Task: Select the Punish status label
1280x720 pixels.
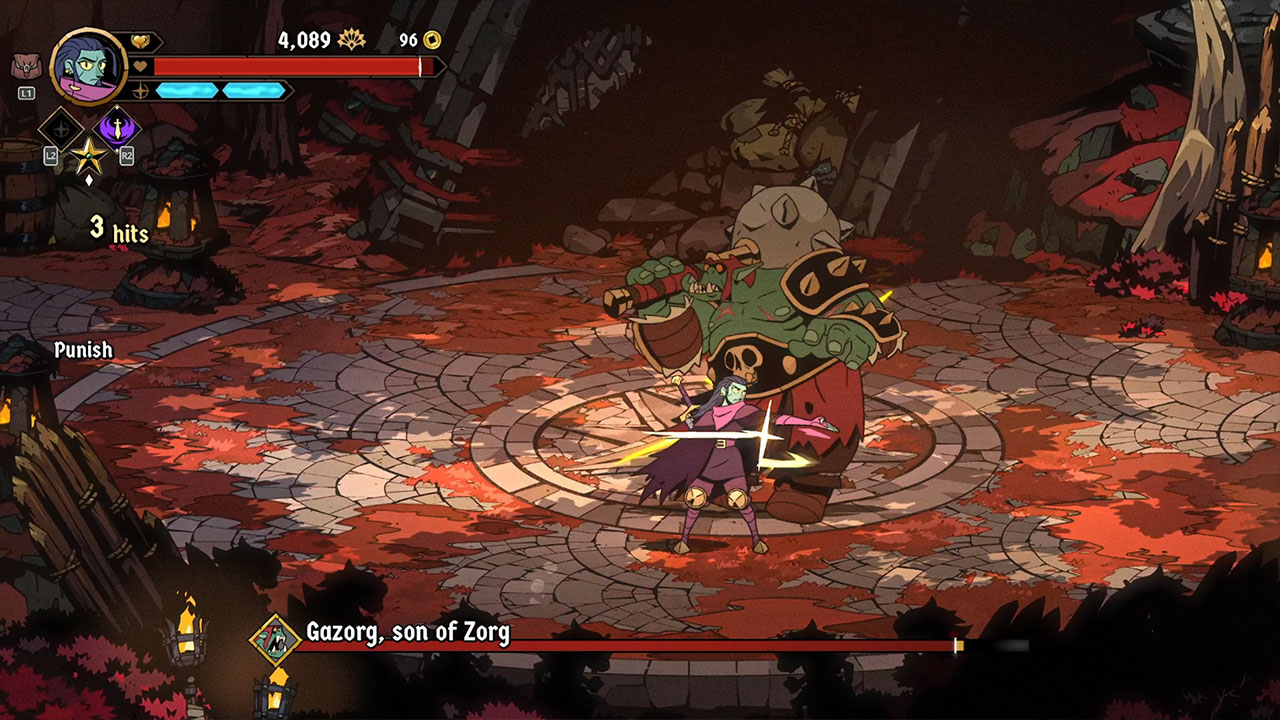Action: 84,351
